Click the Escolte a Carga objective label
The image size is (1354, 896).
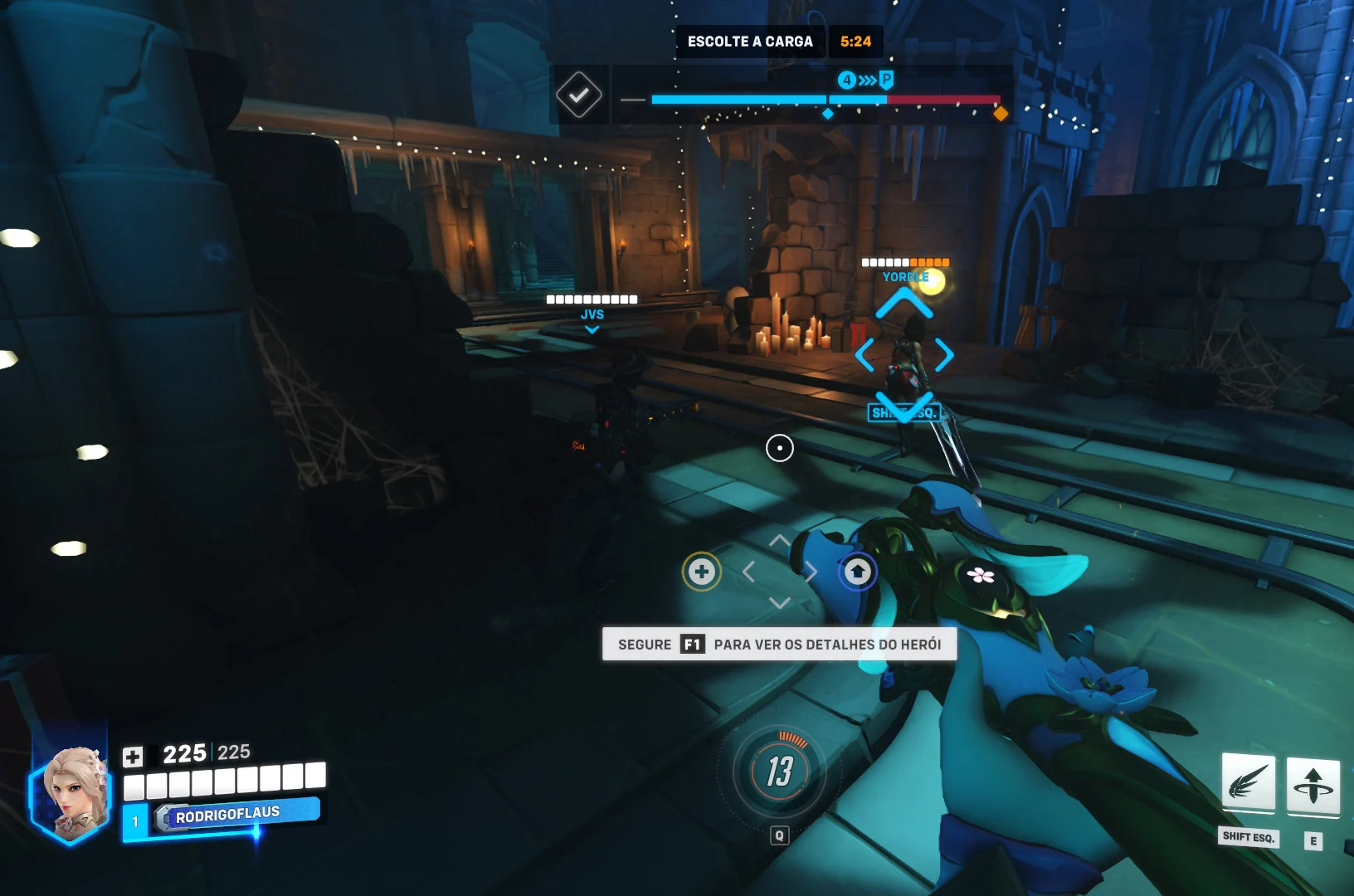pos(750,41)
